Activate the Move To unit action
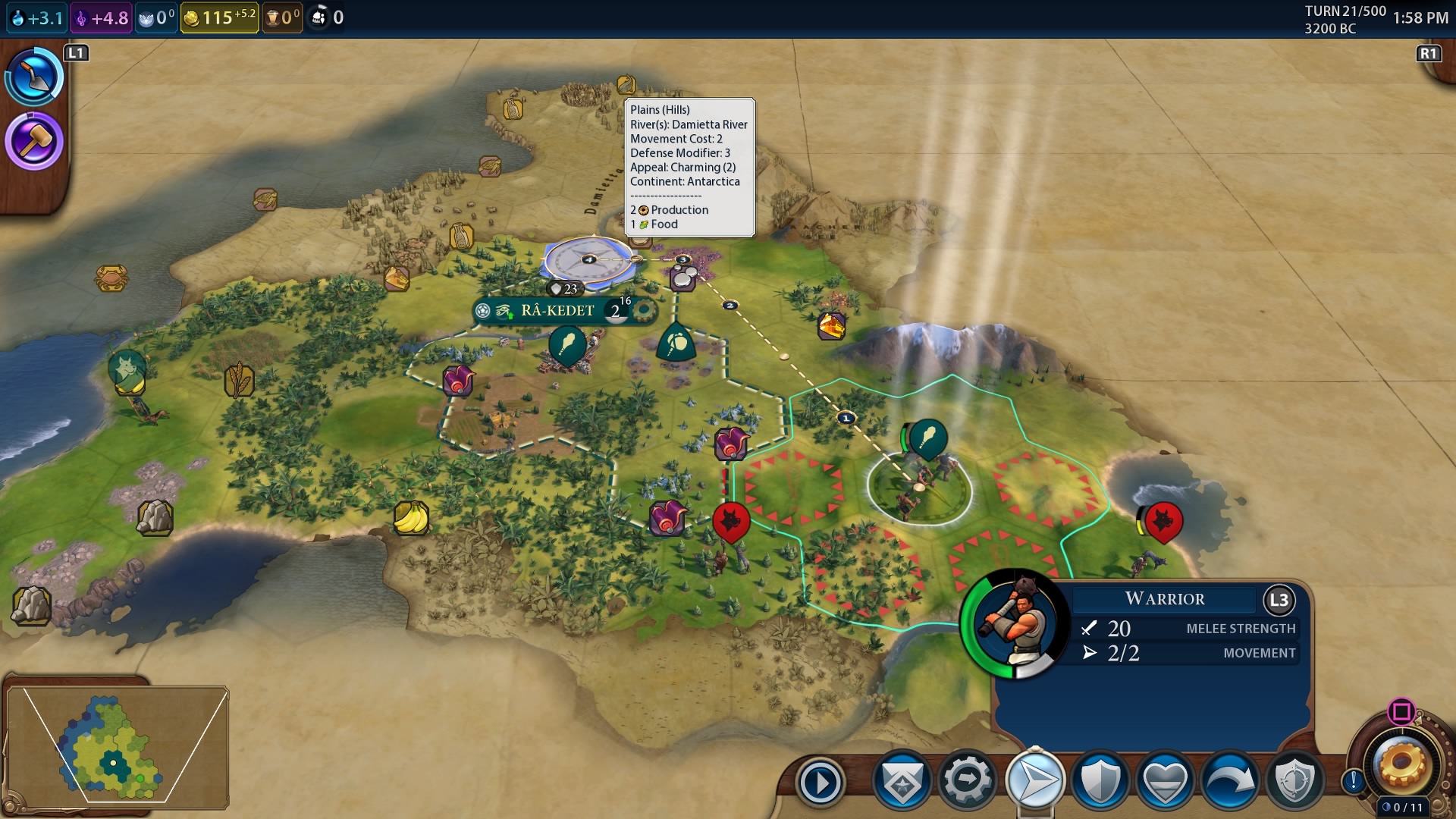The height and width of the screenshot is (819, 1456). pyautogui.click(x=1034, y=780)
